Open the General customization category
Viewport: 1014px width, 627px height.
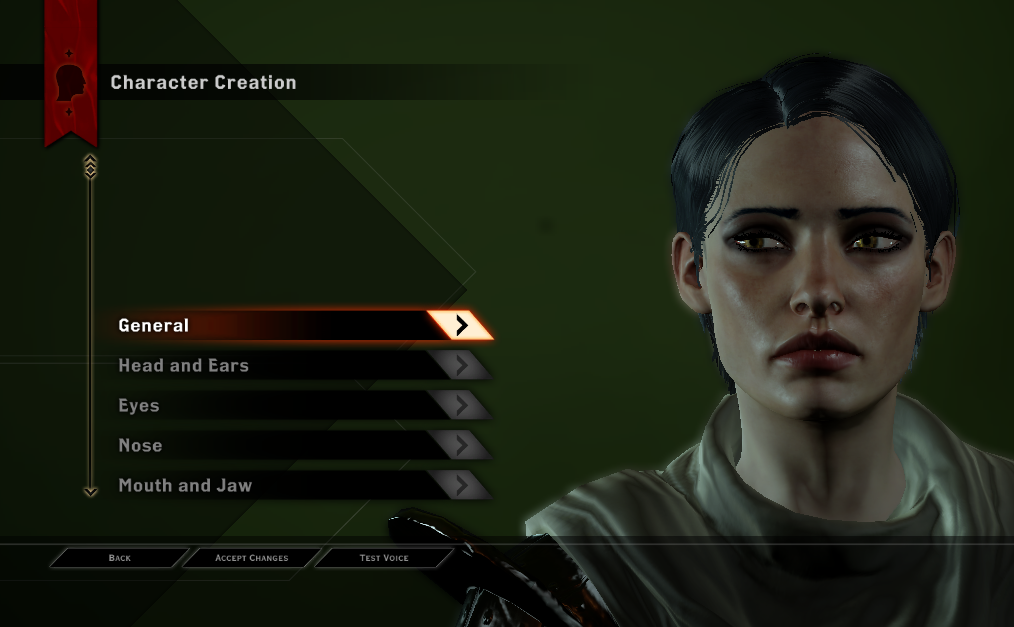point(300,325)
